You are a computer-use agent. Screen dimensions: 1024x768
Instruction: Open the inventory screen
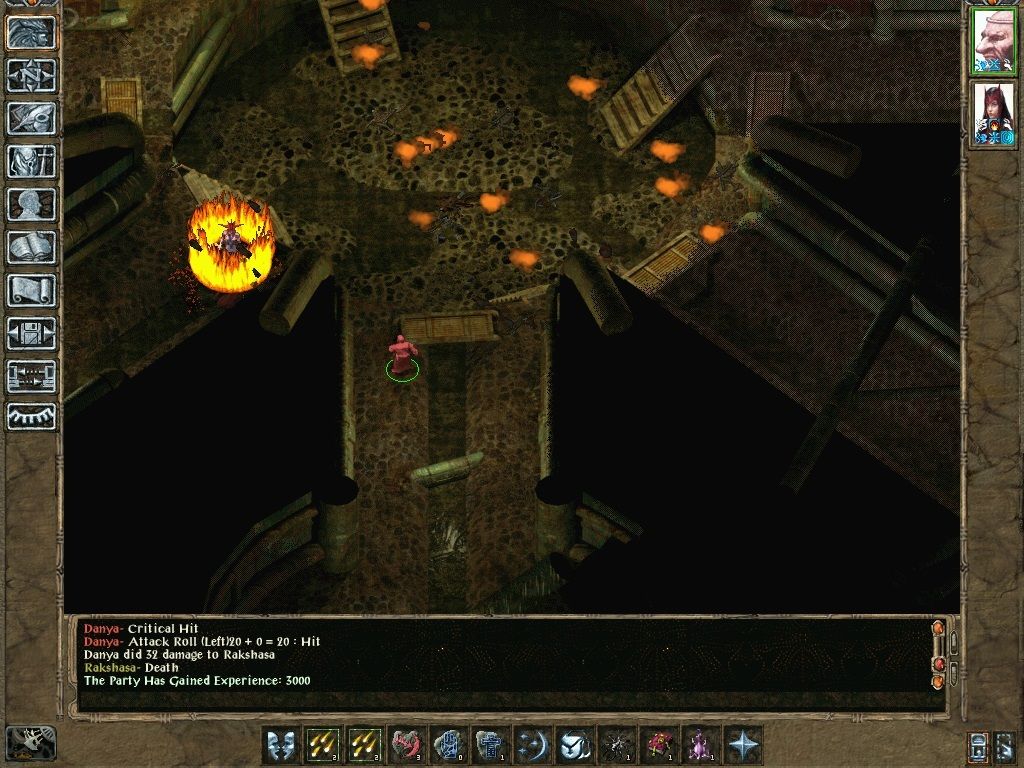point(31,161)
